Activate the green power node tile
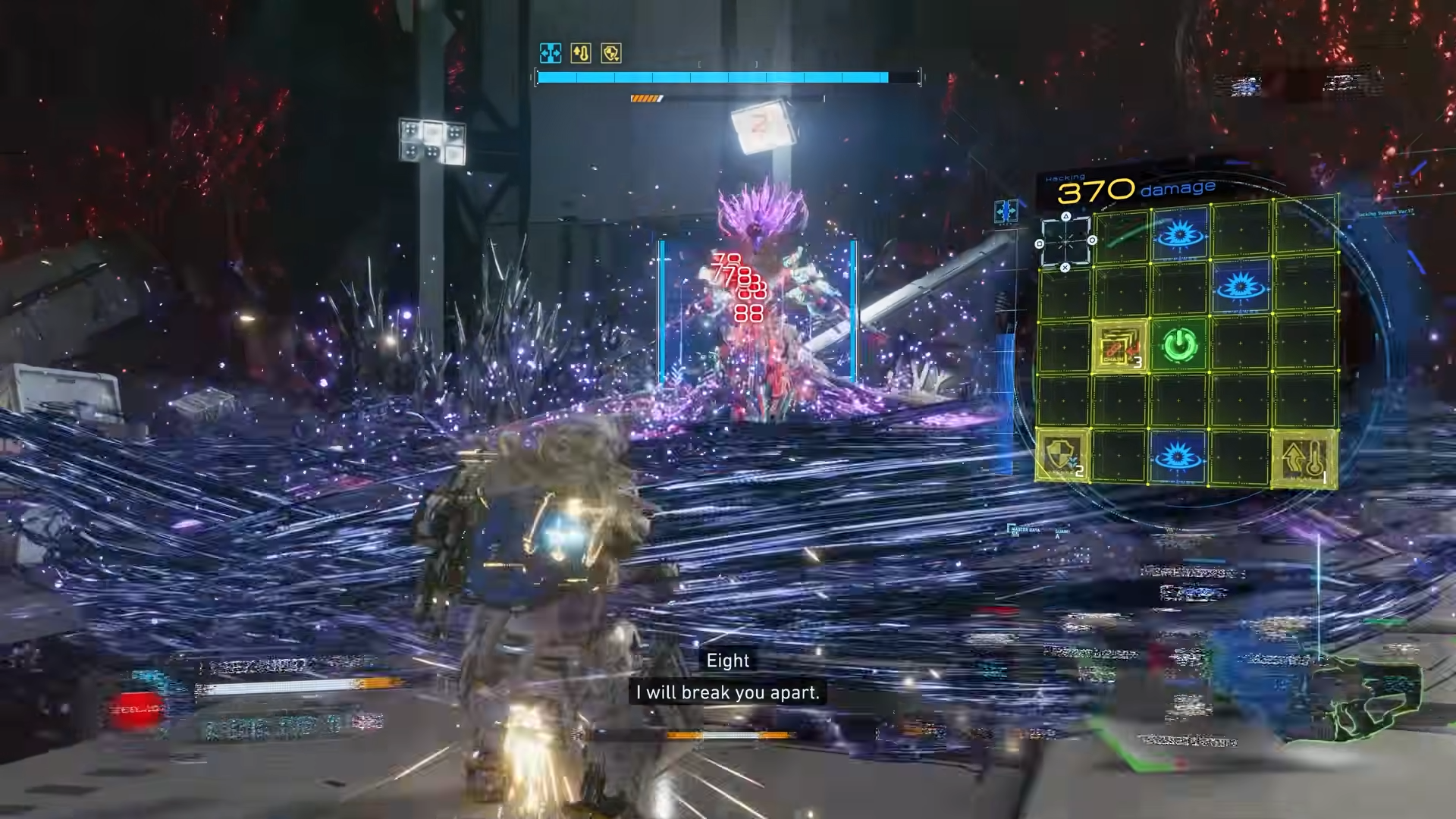 coord(1179,346)
